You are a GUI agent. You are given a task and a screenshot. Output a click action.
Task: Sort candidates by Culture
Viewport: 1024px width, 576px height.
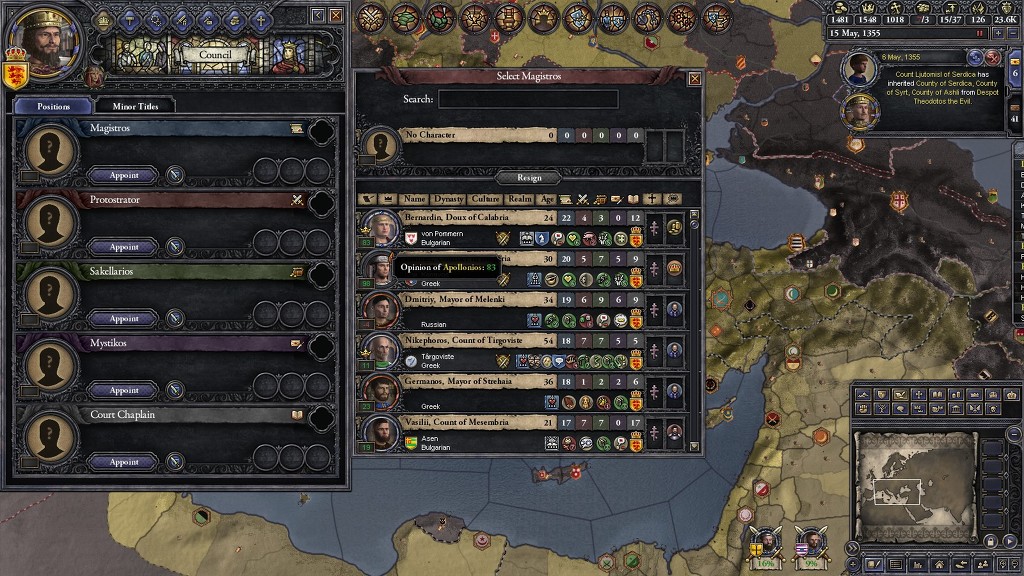486,199
